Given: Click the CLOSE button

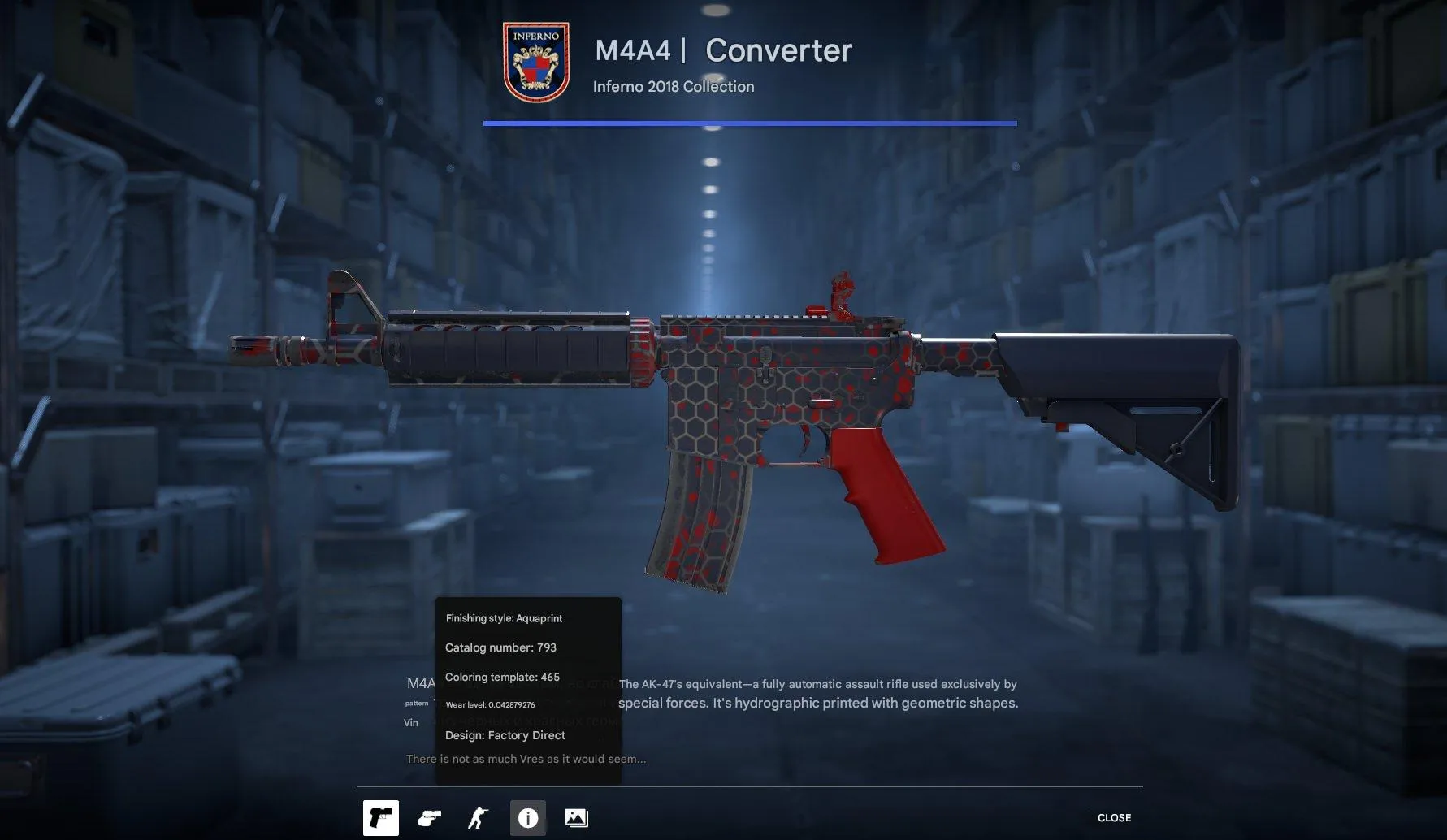Looking at the screenshot, I should click(1115, 817).
